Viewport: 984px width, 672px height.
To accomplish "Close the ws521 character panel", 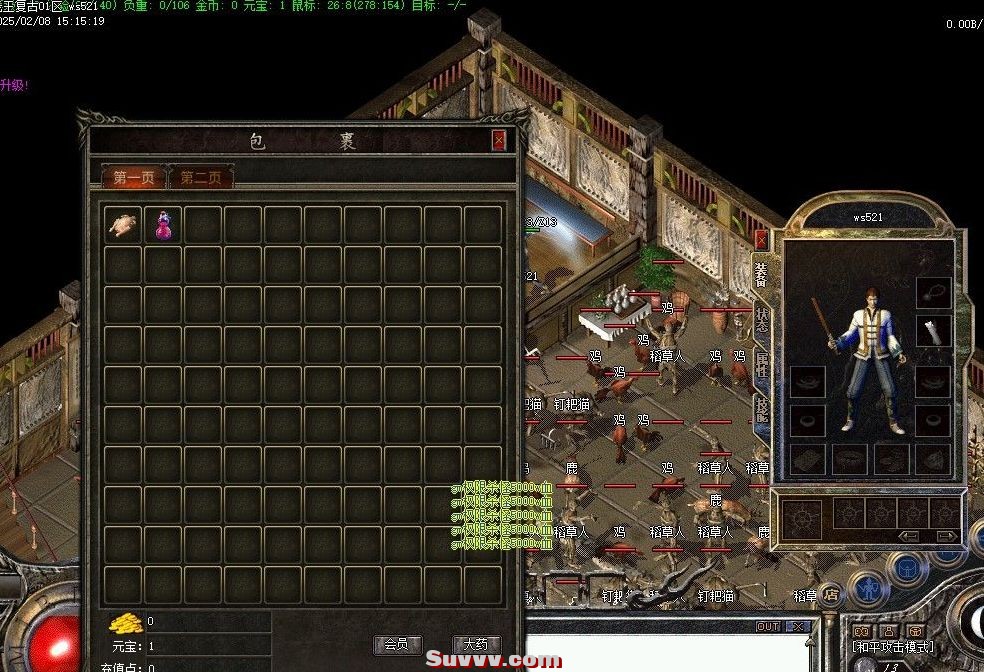I will (761, 240).
